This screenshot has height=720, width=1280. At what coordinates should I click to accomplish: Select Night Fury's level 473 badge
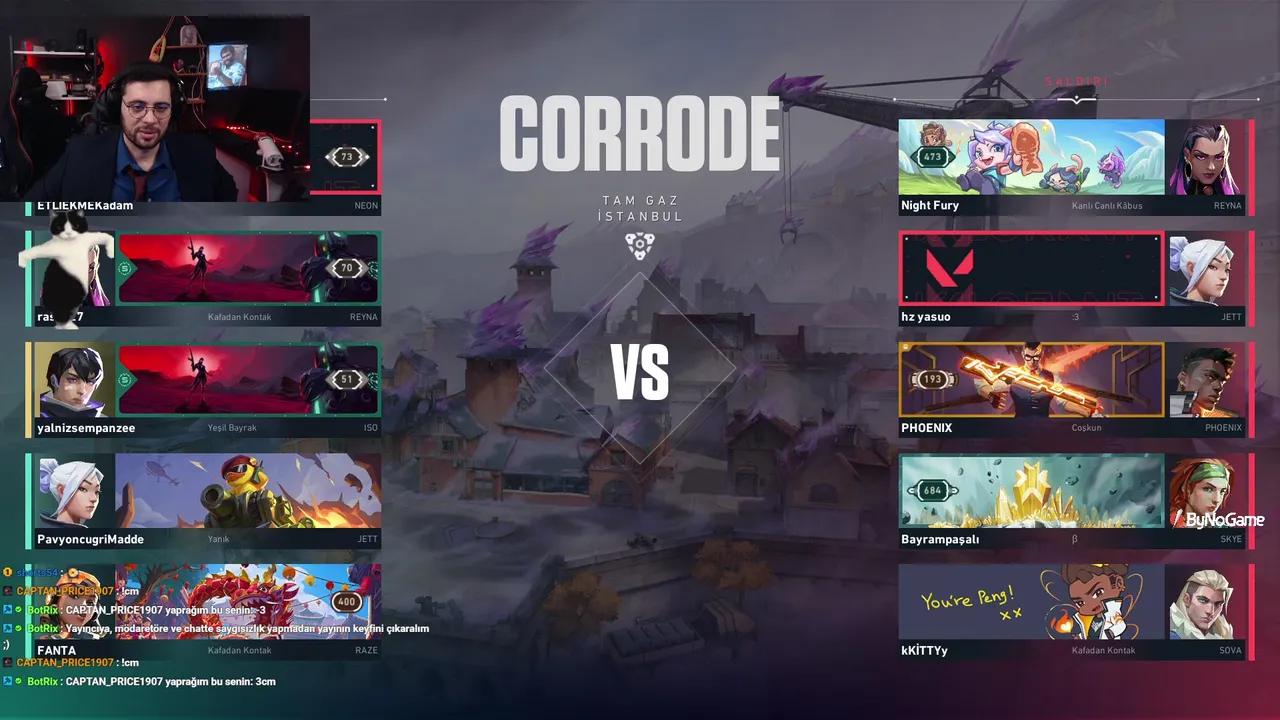pos(933,156)
